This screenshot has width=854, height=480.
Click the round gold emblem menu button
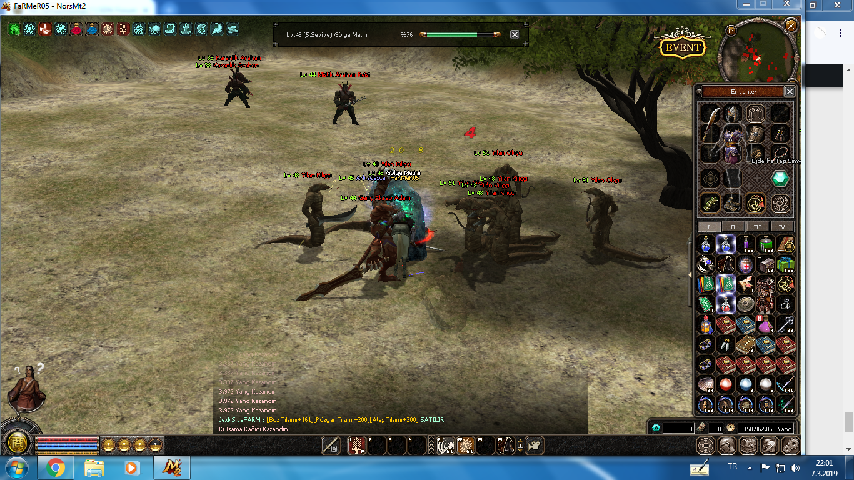click(15, 443)
